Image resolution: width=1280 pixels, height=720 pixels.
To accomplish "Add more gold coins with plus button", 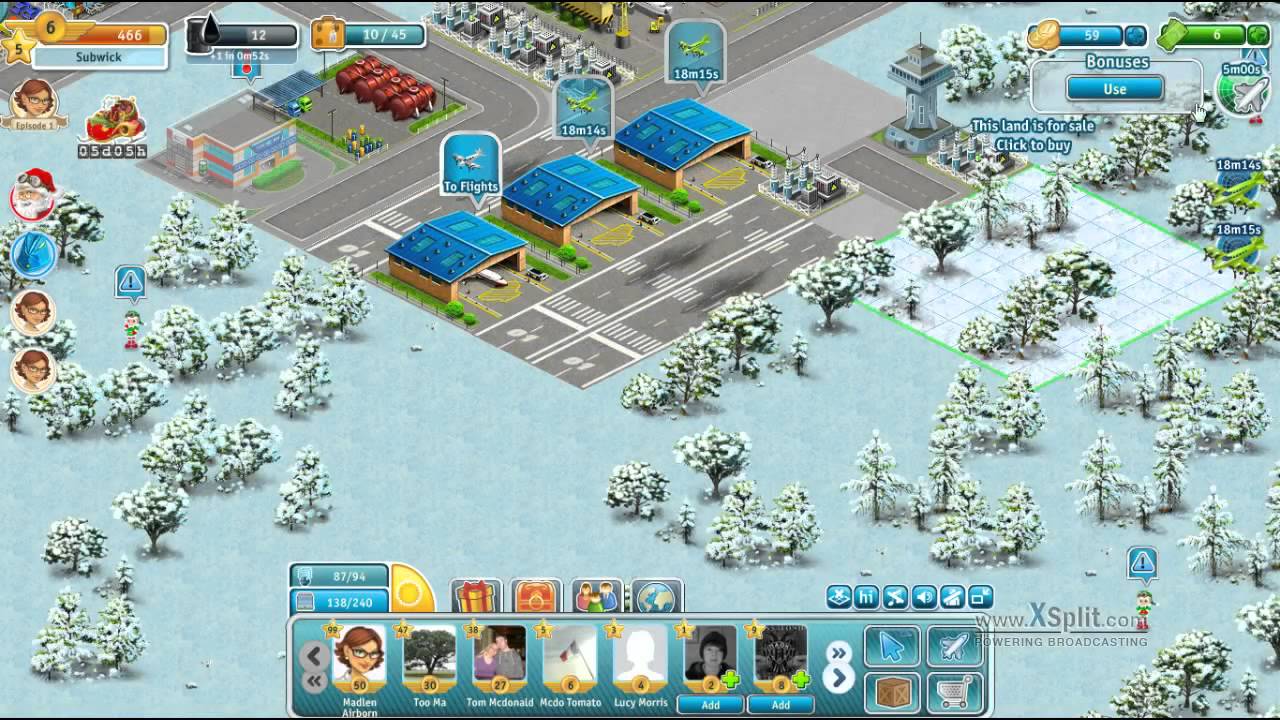I will 1135,36.
